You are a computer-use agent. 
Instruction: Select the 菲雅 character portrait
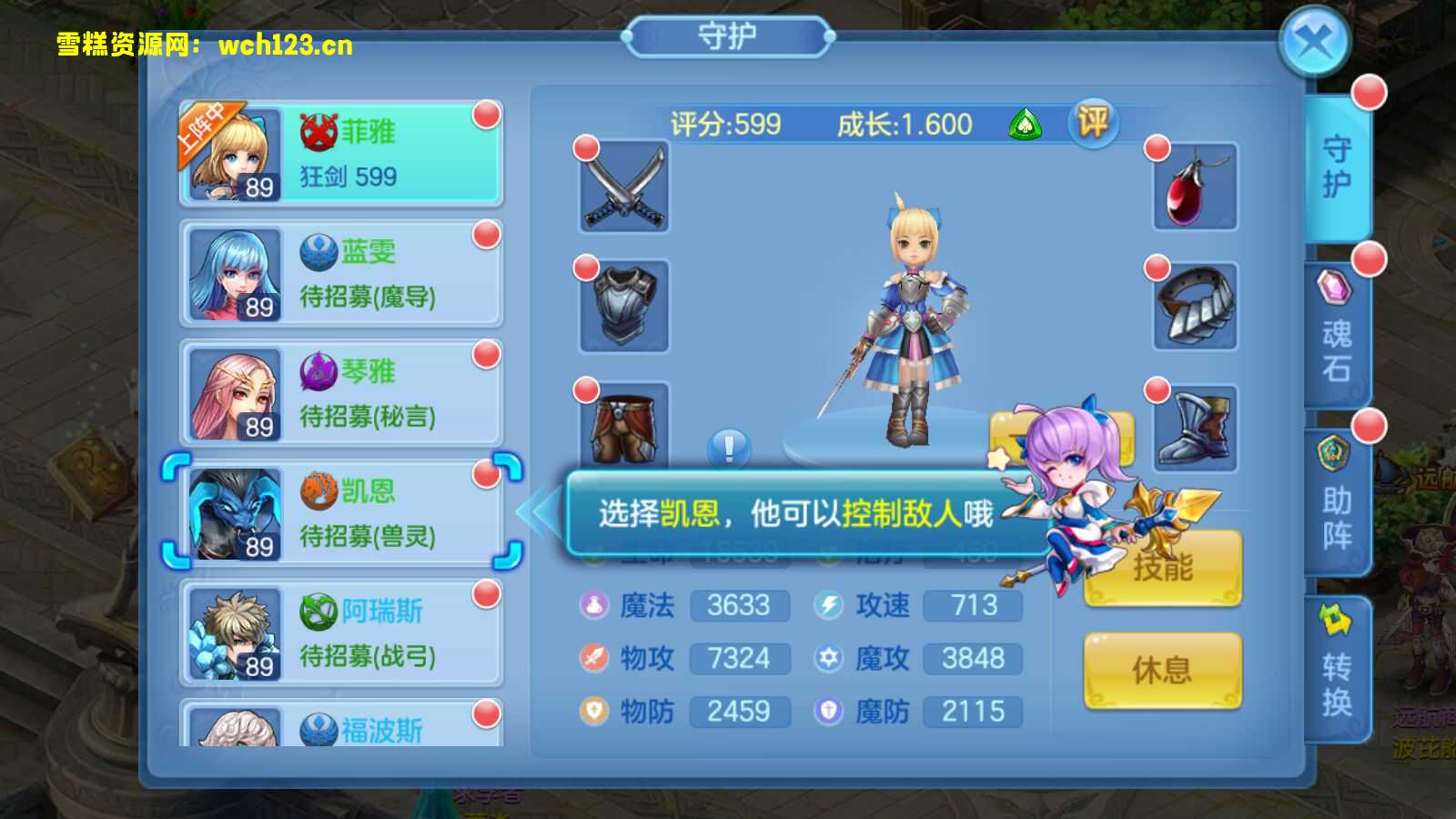pyautogui.click(x=235, y=153)
